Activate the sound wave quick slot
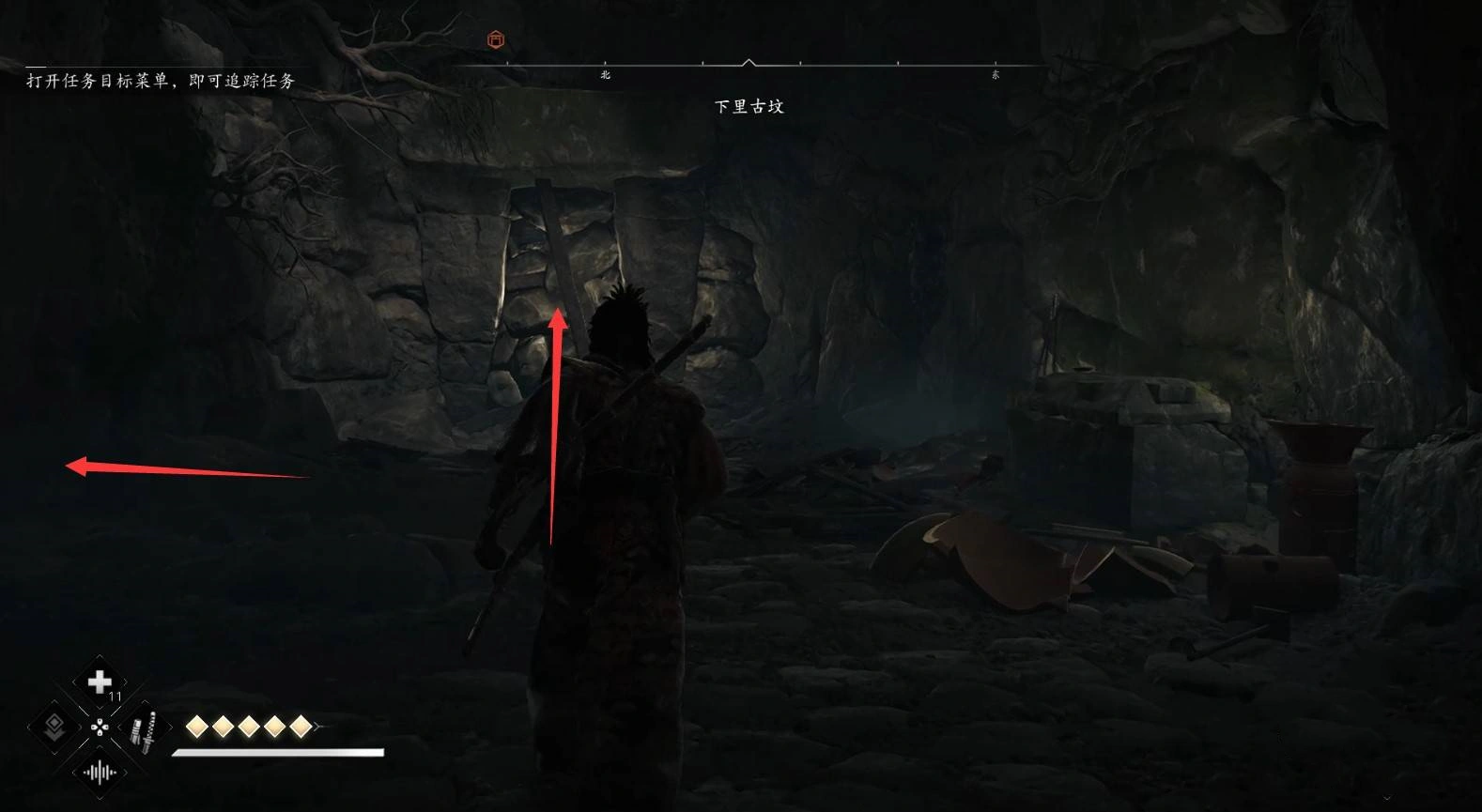The width and height of the screenshot is (1482, 812). point(100,773)
